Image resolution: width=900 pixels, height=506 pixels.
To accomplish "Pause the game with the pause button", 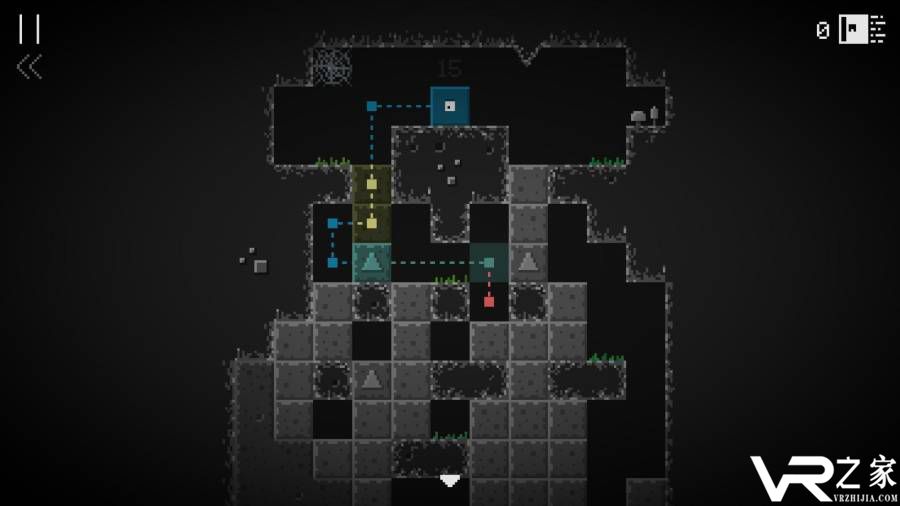I will 29,29.
